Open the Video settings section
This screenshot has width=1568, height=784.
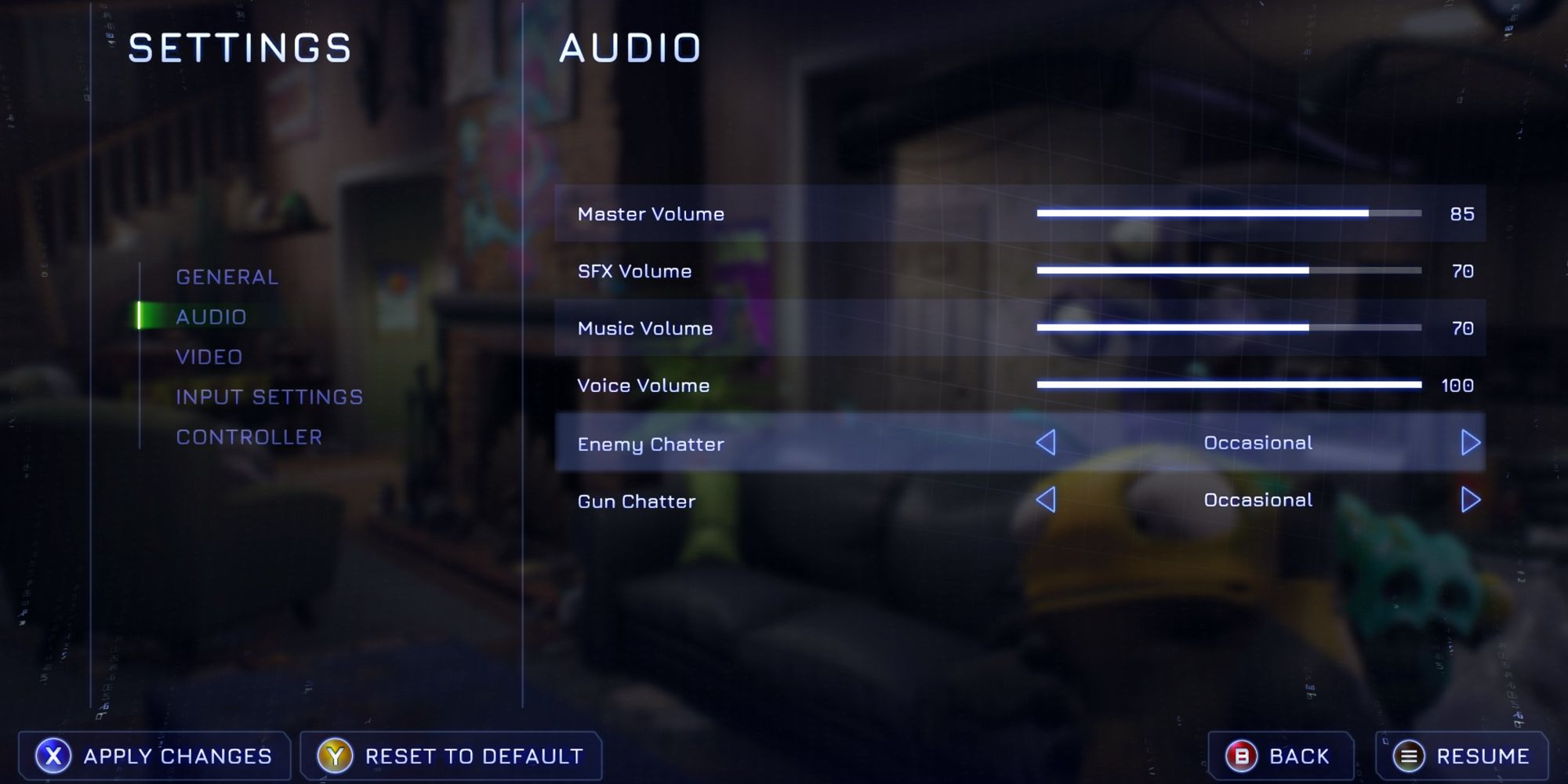209,357
